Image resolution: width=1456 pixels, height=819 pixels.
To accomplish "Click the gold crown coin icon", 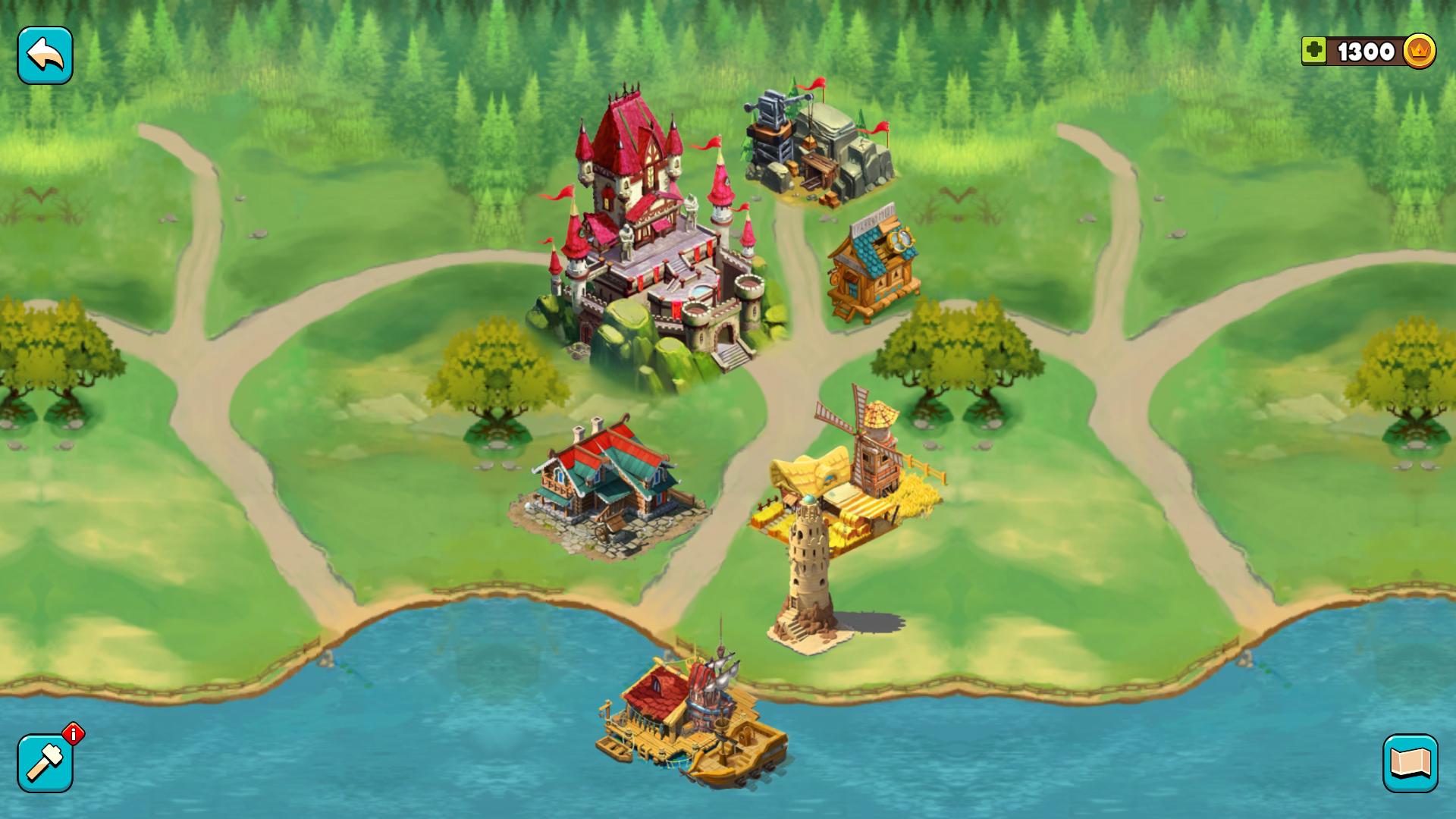I will pos(1420,52).
